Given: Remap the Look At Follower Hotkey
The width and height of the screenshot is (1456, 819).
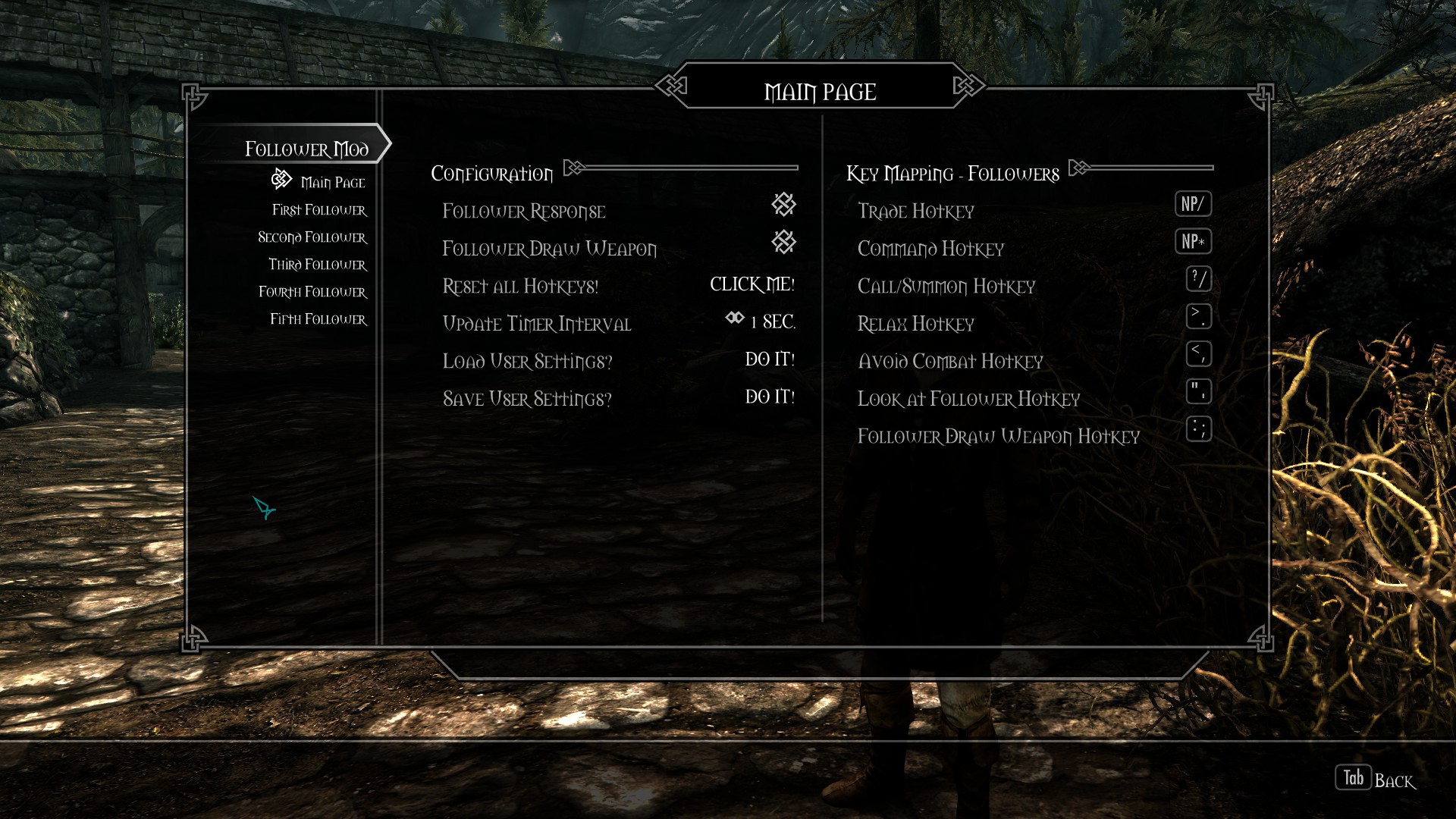Looking at the screenshot, I should pos(1198,392).
